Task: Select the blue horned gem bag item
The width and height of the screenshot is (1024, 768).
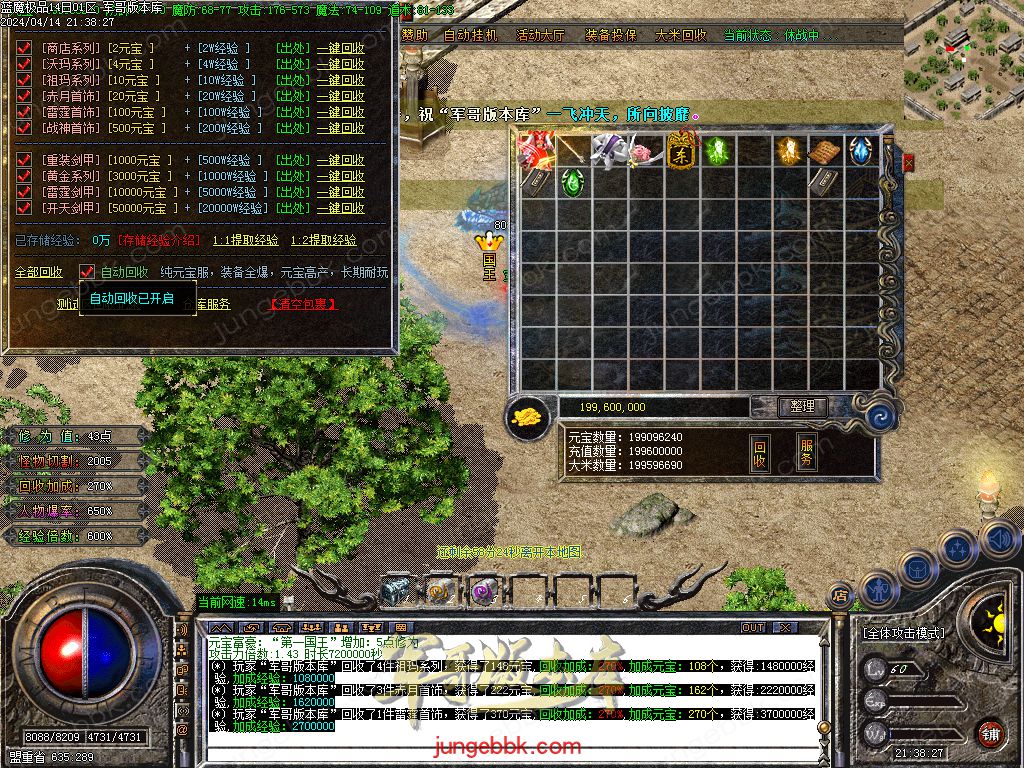Action: 861,151
